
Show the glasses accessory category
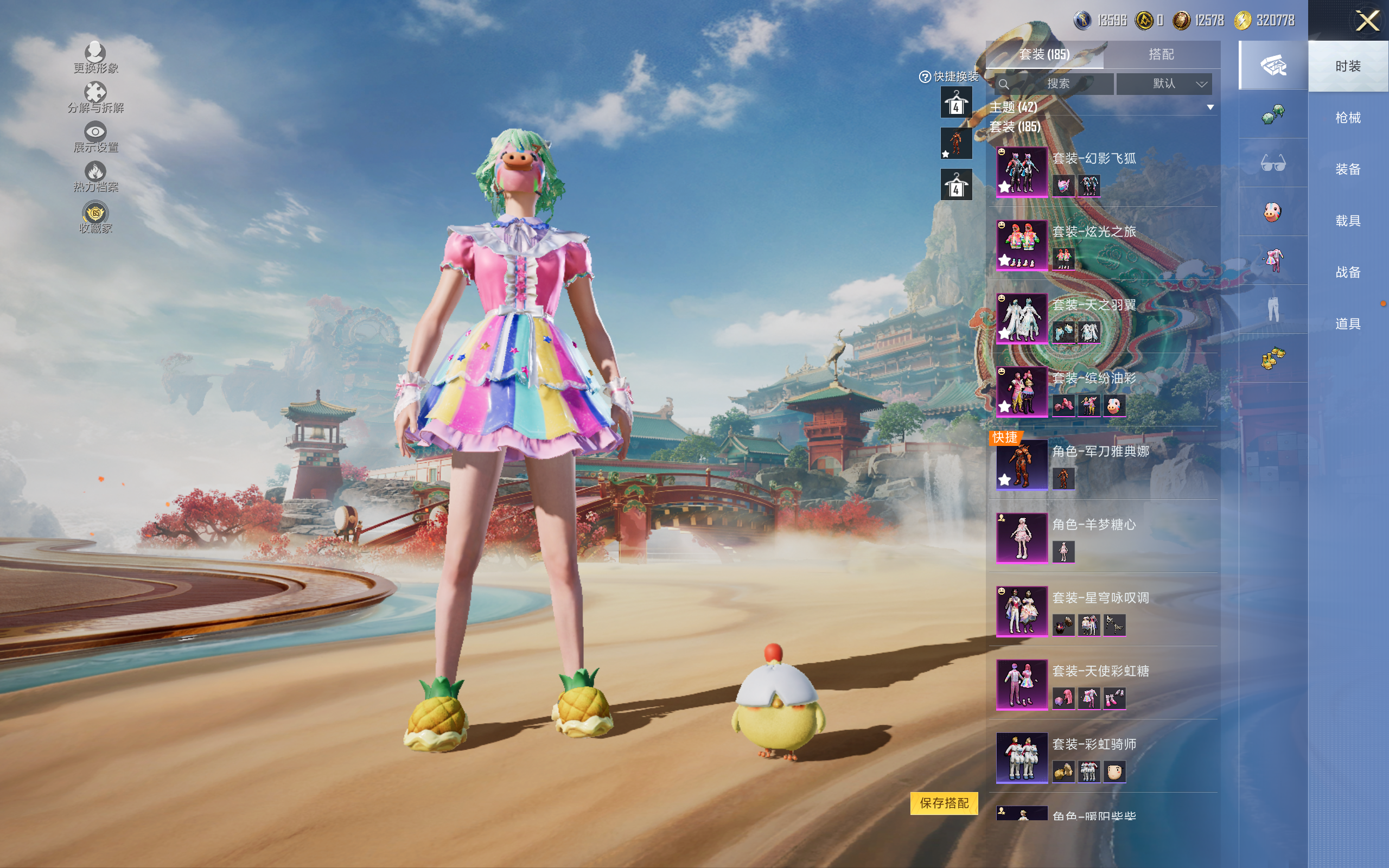coord(1272,164)
